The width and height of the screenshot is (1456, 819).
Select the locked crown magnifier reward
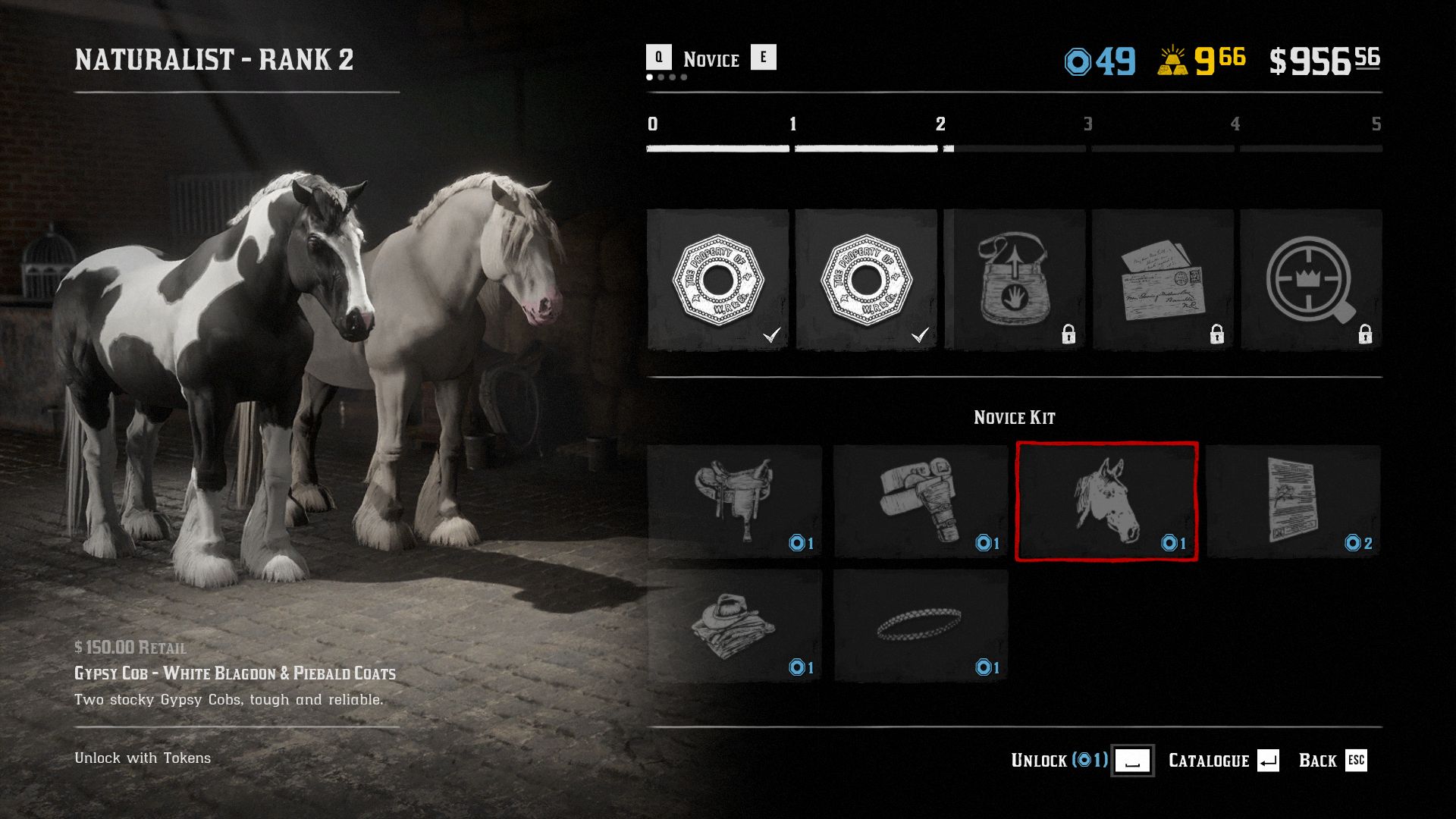[1311, 279]
